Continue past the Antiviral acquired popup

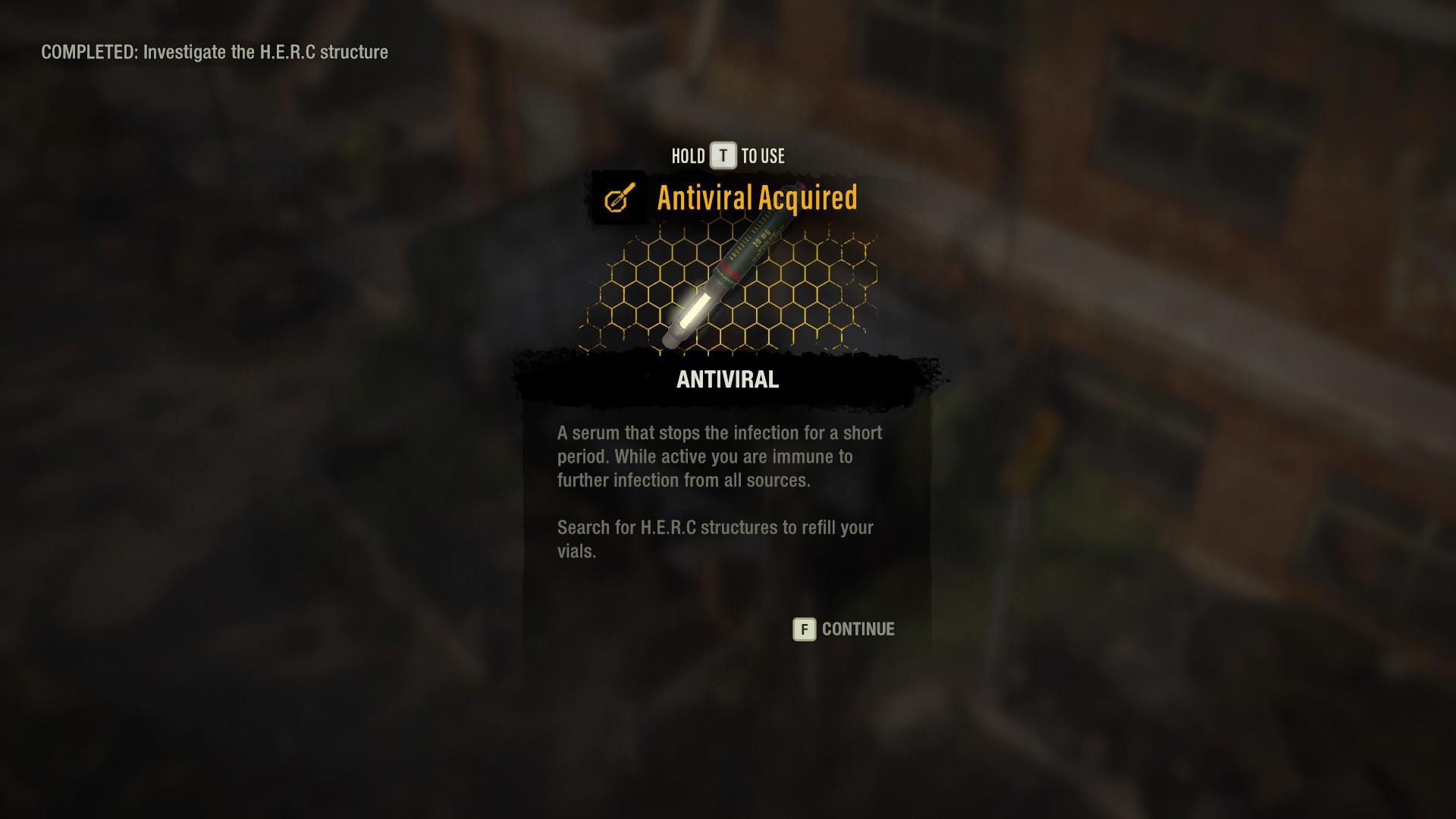tap(843, 629)
